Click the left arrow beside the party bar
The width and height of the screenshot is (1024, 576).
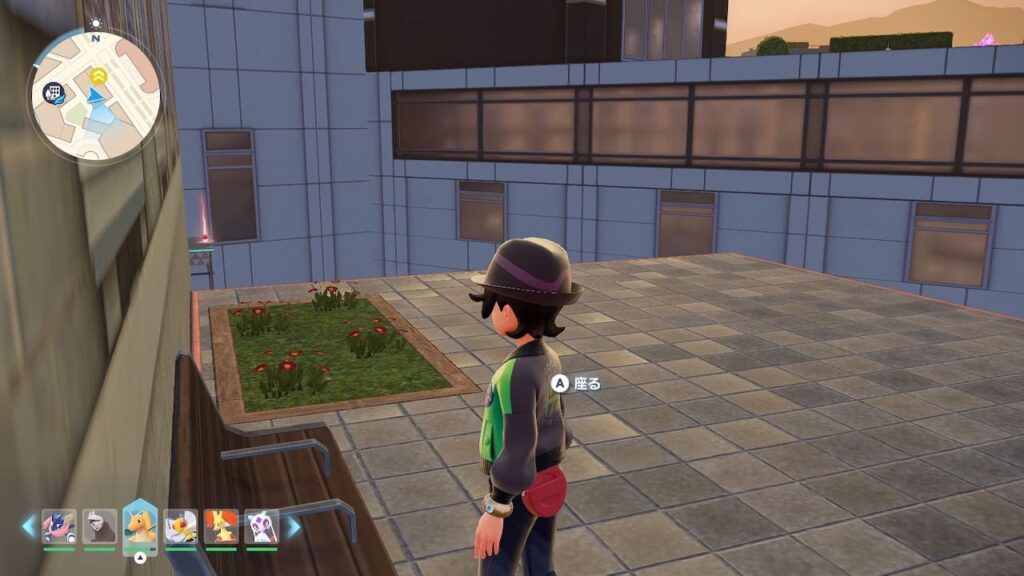pyautogui.click(x=28, y=526)
